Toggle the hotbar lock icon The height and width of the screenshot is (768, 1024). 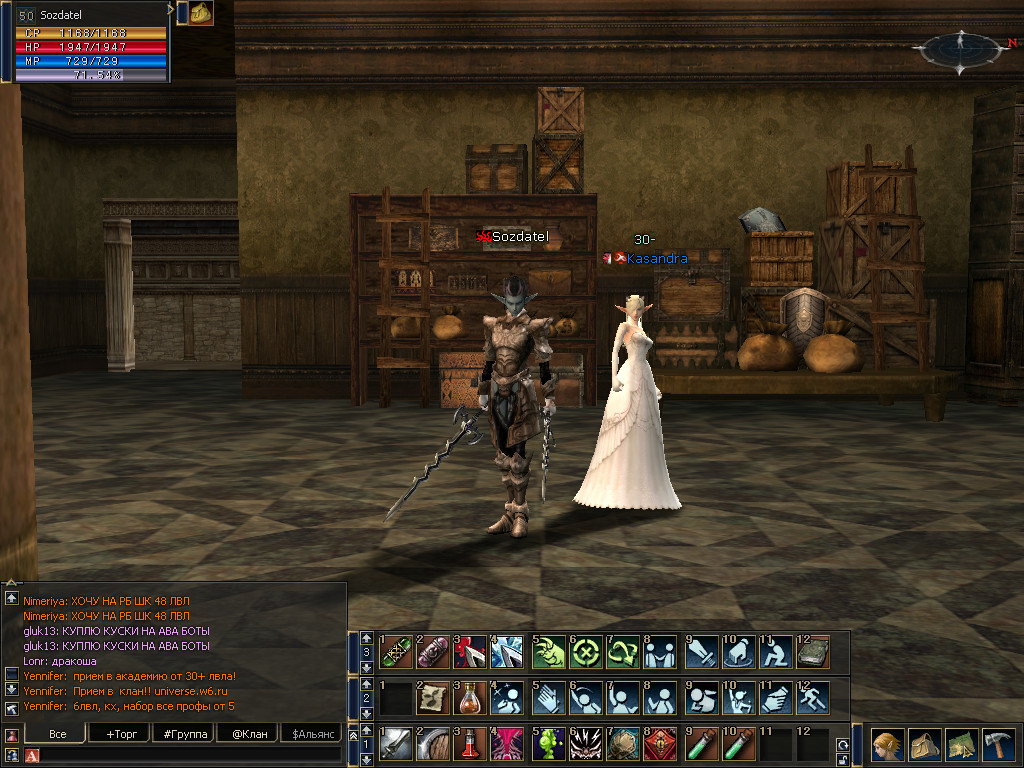pos(843,759)
